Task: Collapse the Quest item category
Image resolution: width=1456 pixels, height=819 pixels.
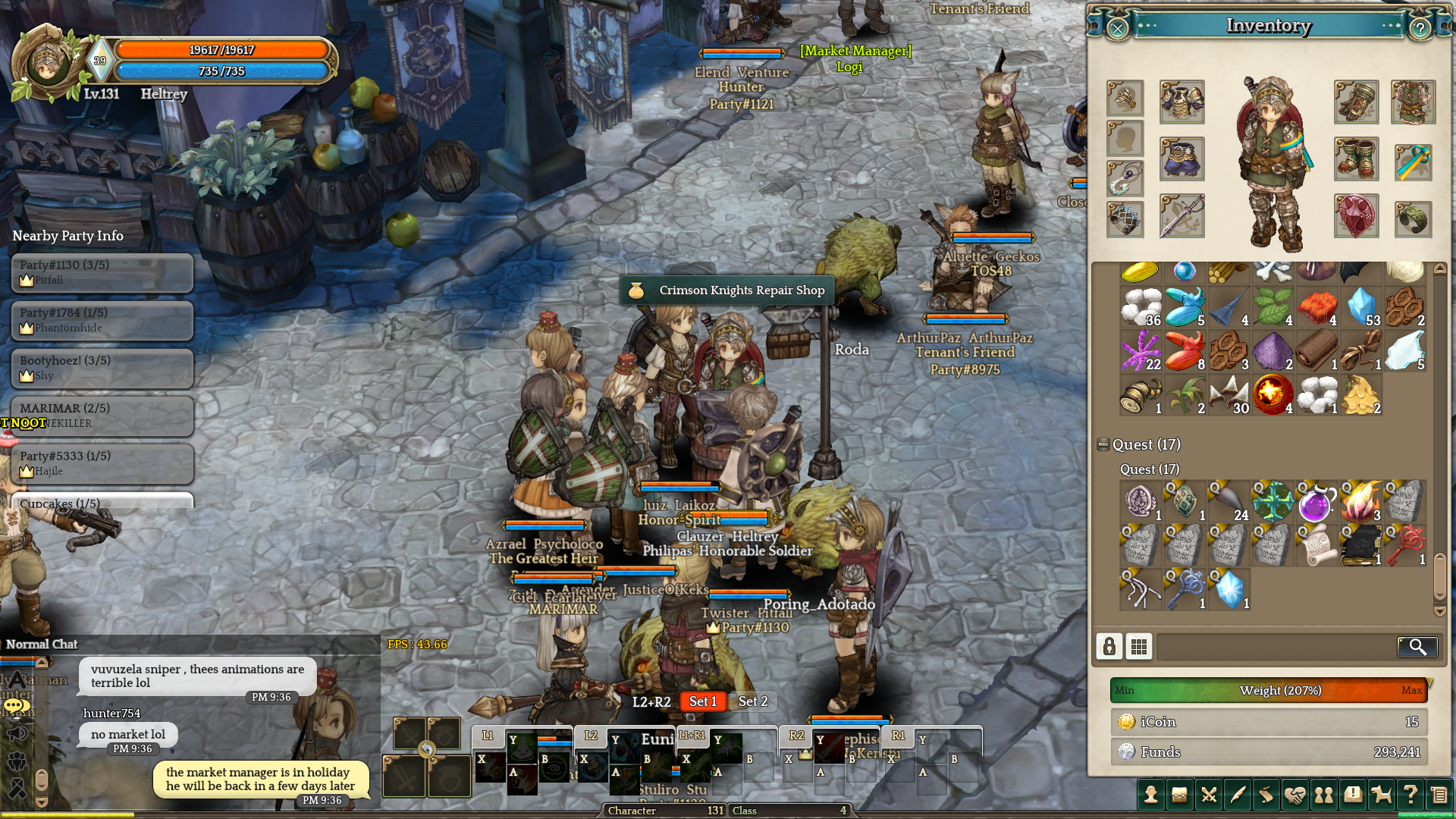Action: (1103, 444)
